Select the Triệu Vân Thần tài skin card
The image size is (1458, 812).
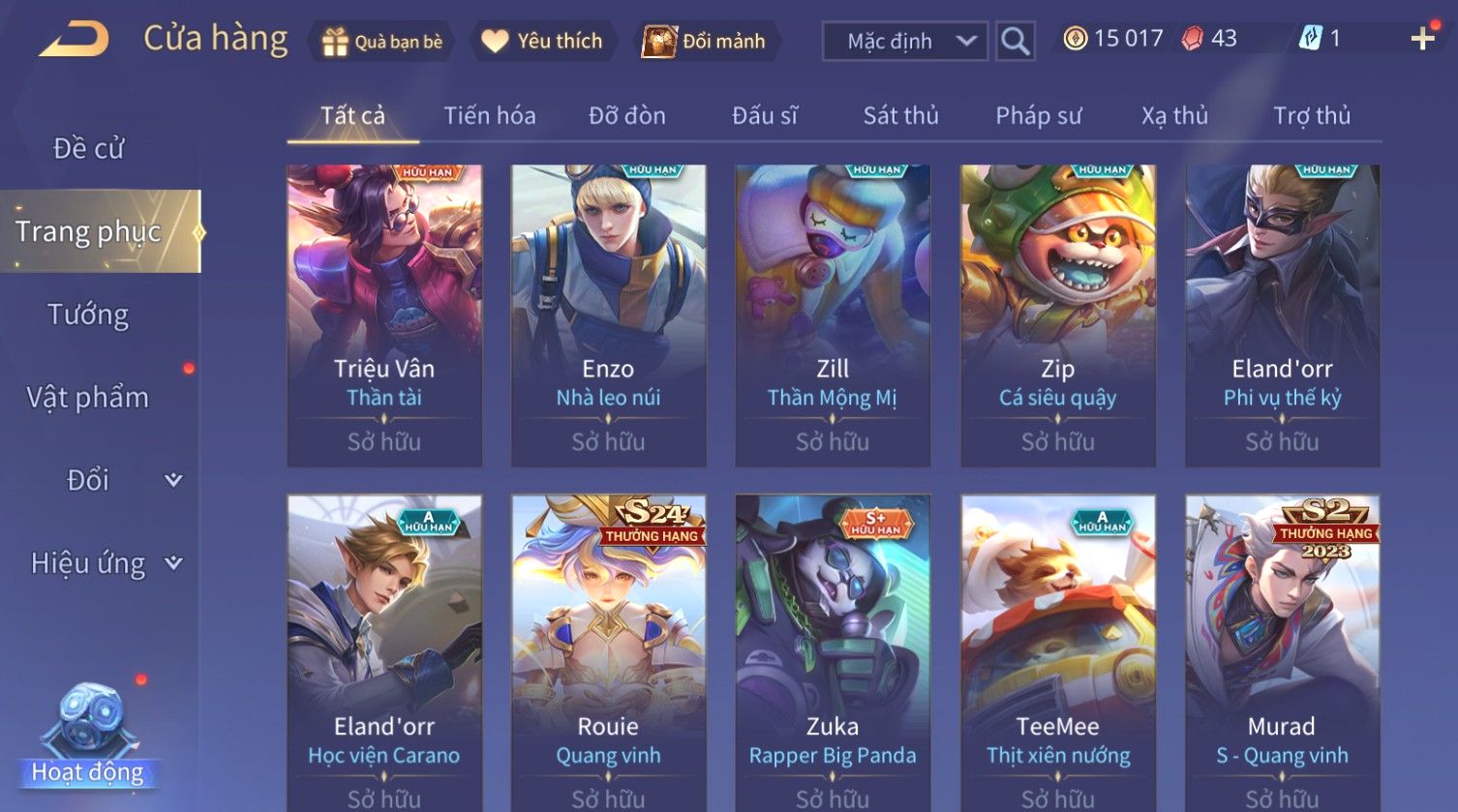[384, 315]
